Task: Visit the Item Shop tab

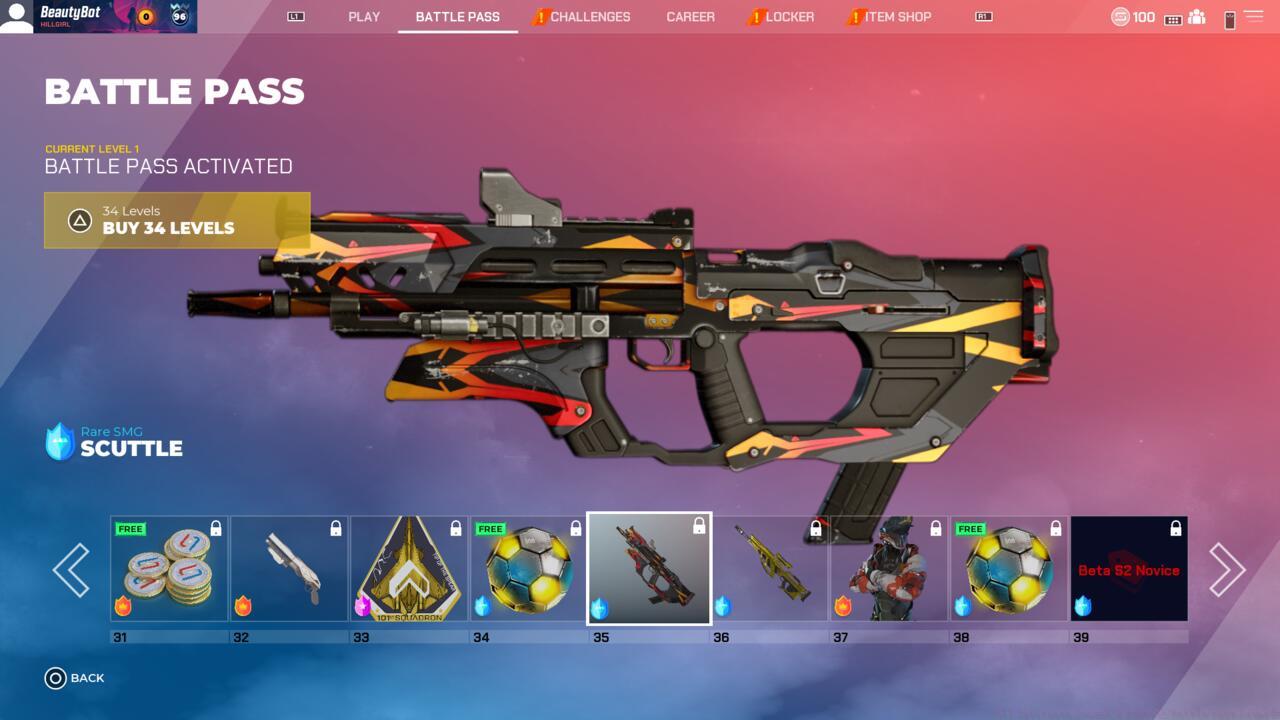Action: click(x=897, y=17)
